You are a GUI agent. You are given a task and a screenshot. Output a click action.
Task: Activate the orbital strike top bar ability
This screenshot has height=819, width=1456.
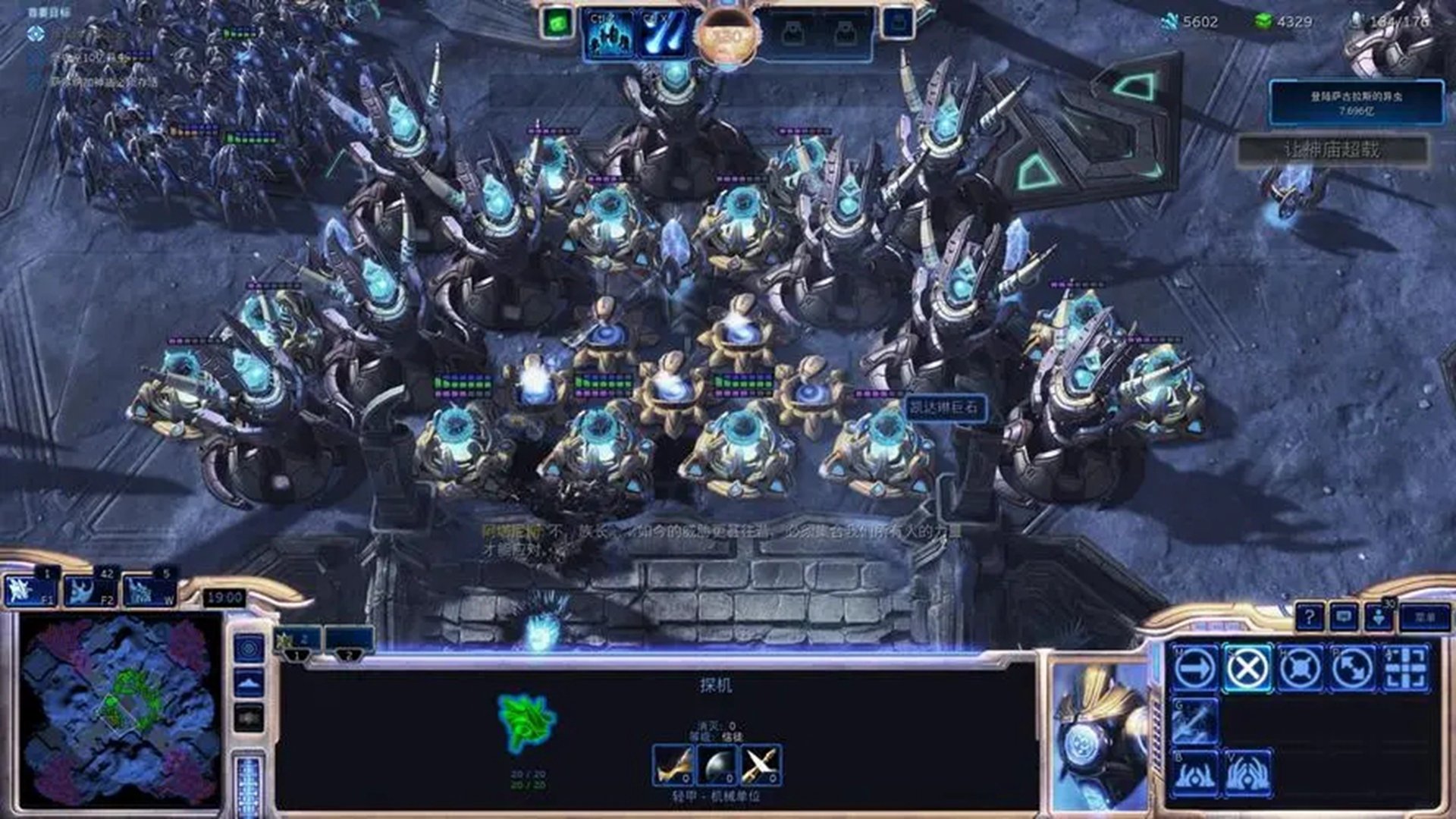click(663, 34)
